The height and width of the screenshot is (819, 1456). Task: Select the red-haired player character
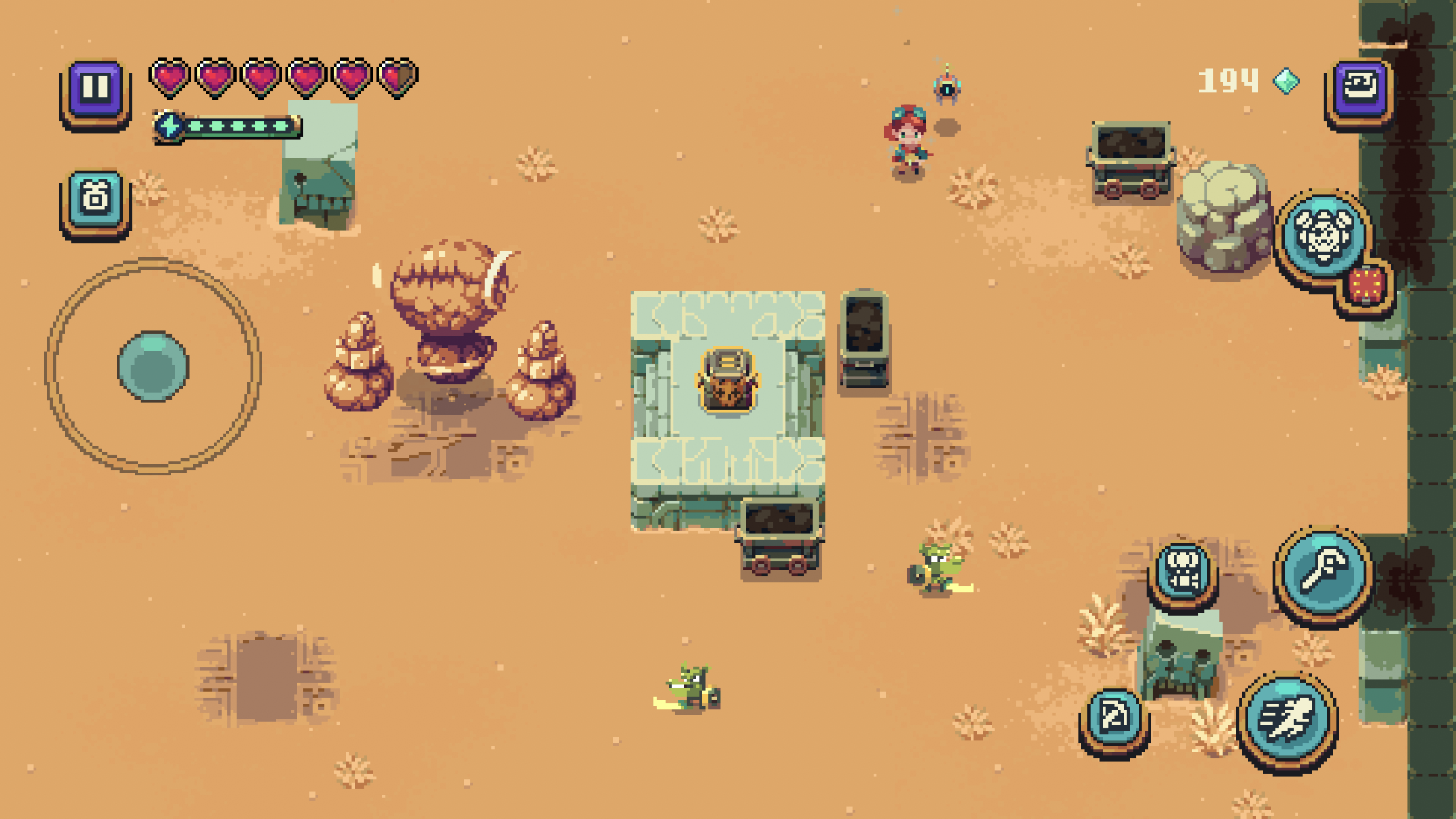(906, 135)
